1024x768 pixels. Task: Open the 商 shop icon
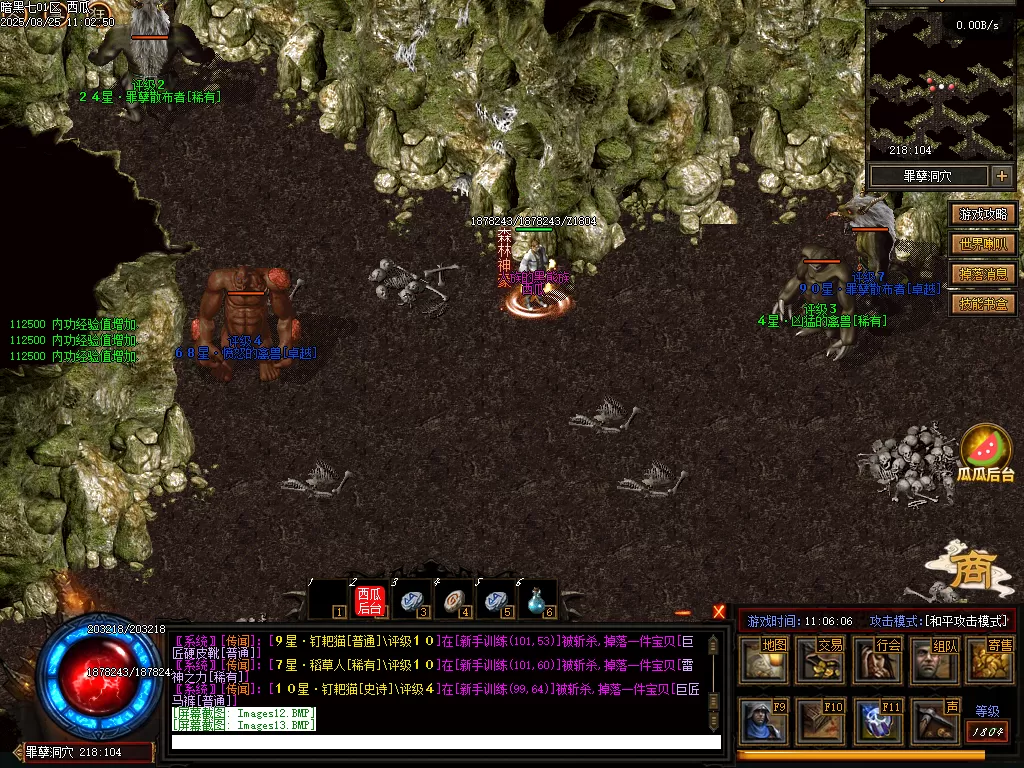[x=970, y=572]
